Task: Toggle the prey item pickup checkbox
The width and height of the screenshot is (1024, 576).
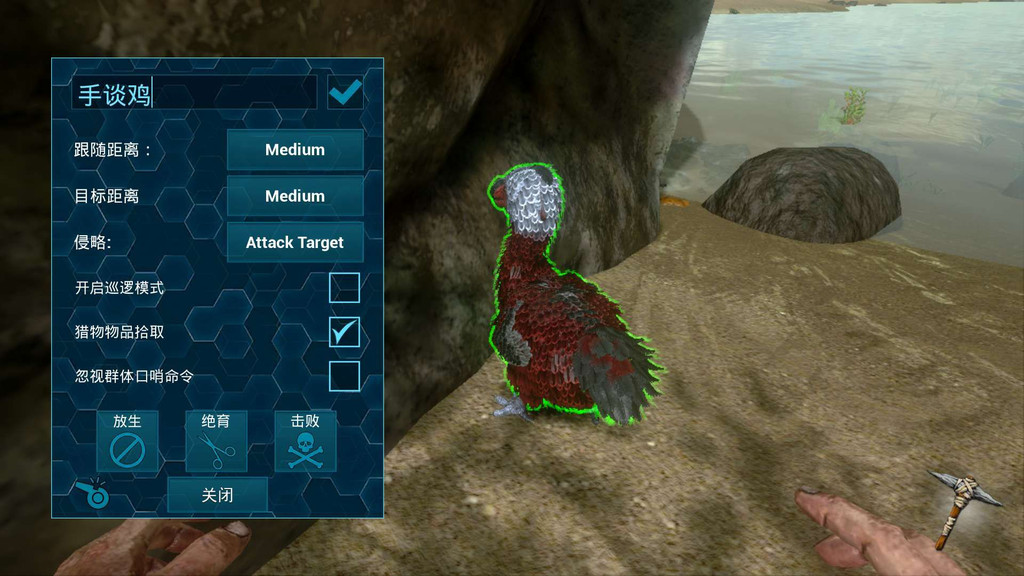Action: (x=345, y=332)
